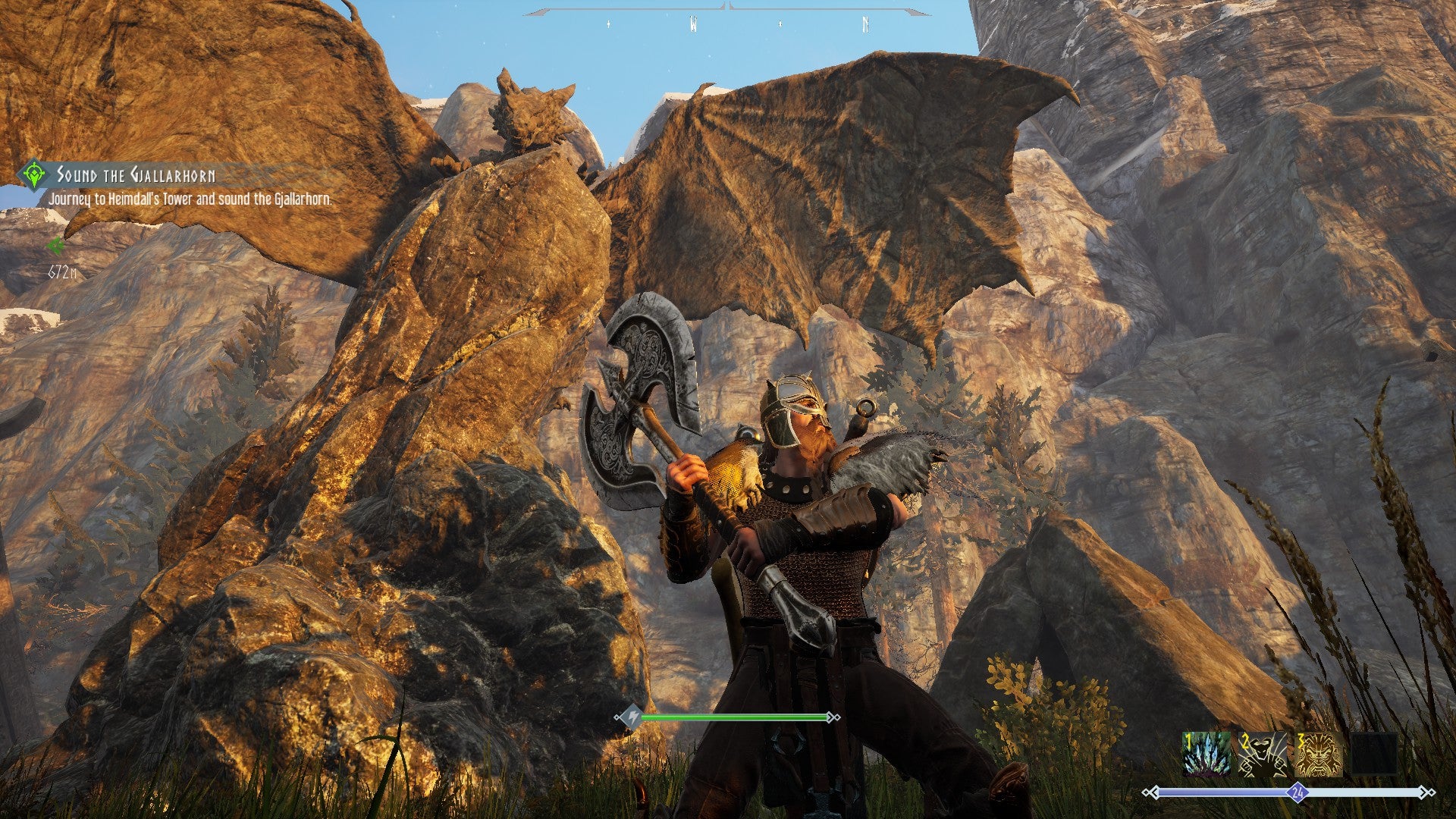Click the level 24 diamond on the experience bar
The height and width of the screenshot is (819, 1456).
point(1298,793)
